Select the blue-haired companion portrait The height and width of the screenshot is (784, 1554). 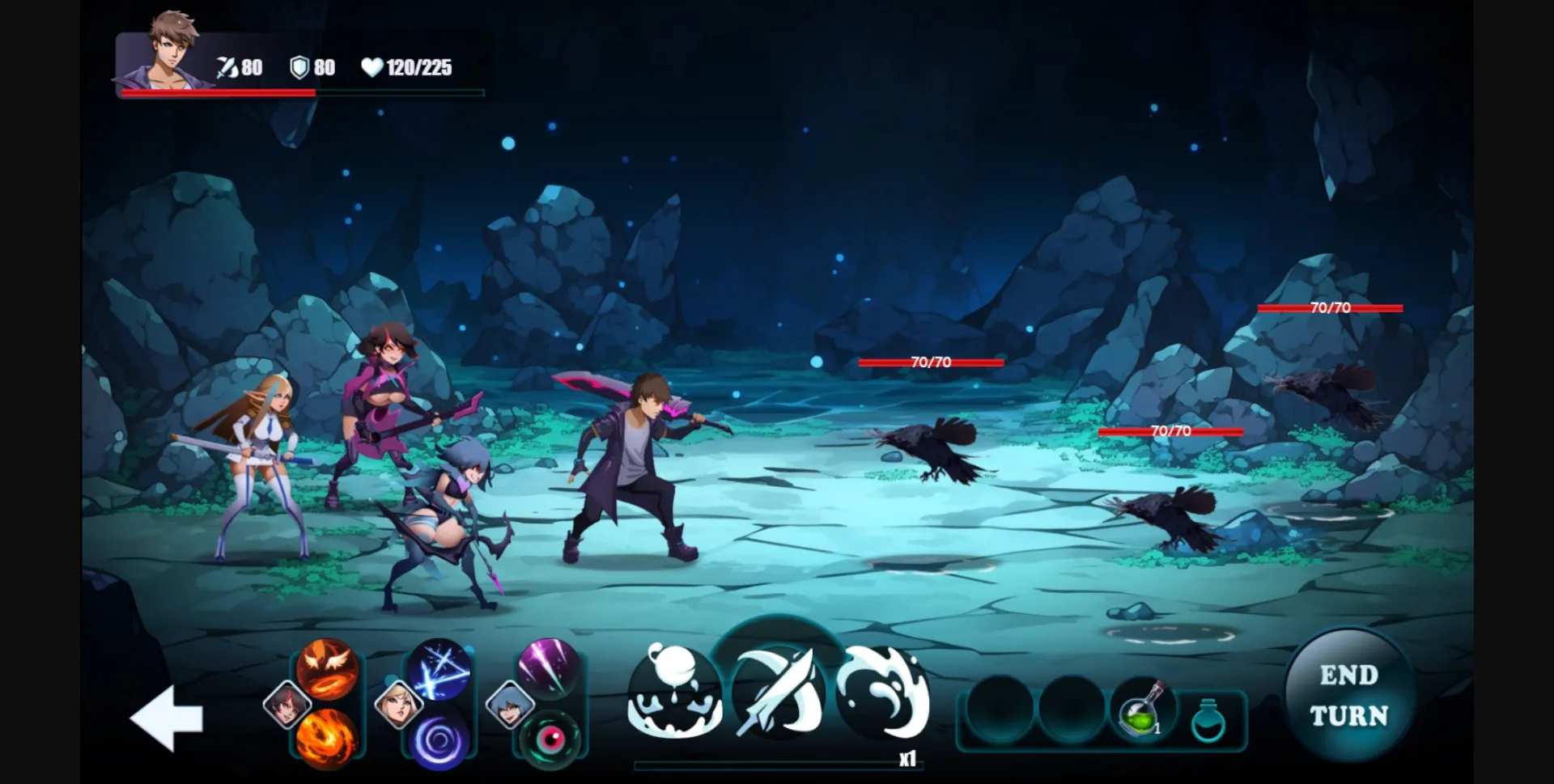(509, 704)
